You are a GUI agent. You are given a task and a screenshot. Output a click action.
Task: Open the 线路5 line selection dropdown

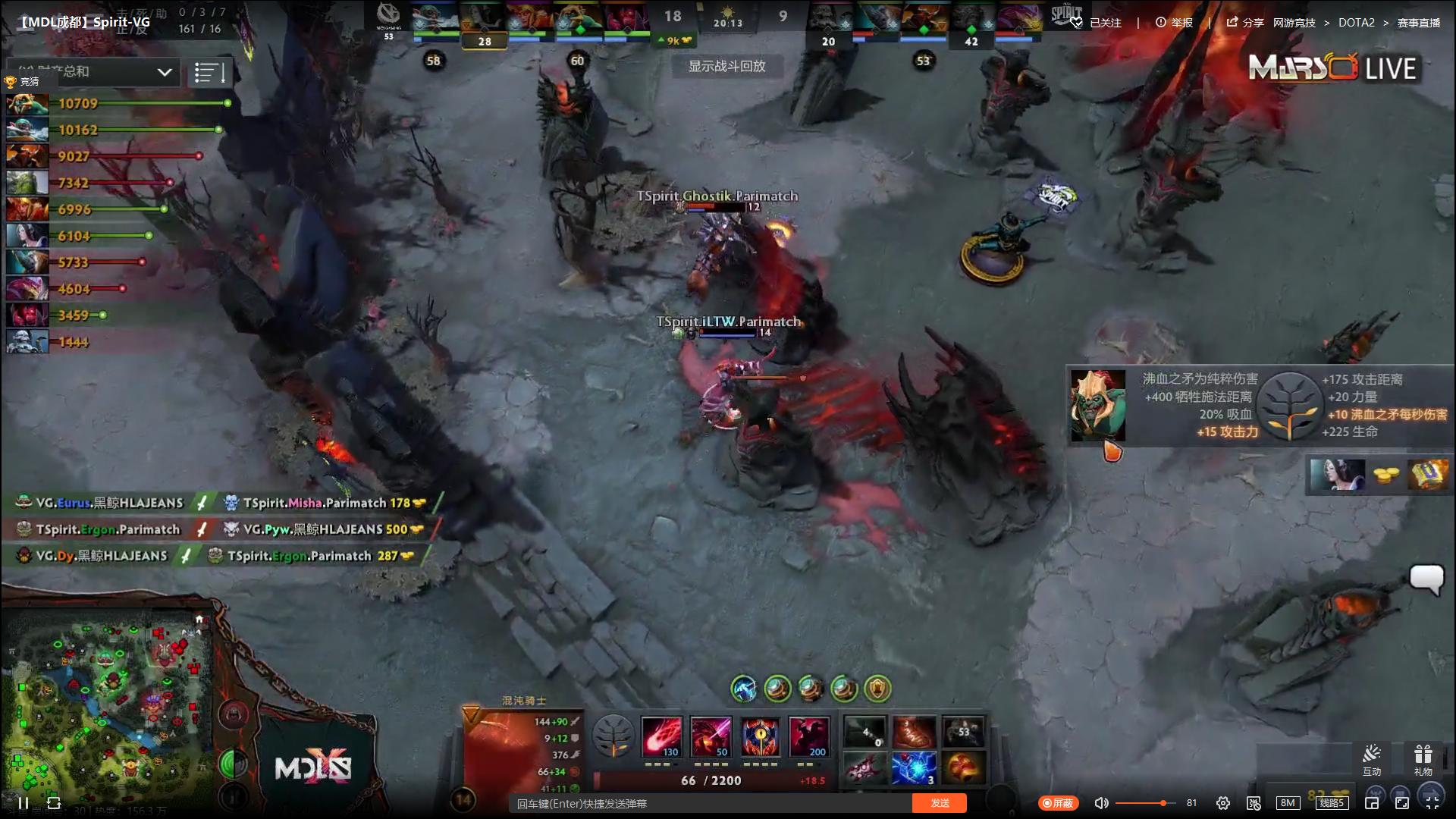tap(1333, 802)
